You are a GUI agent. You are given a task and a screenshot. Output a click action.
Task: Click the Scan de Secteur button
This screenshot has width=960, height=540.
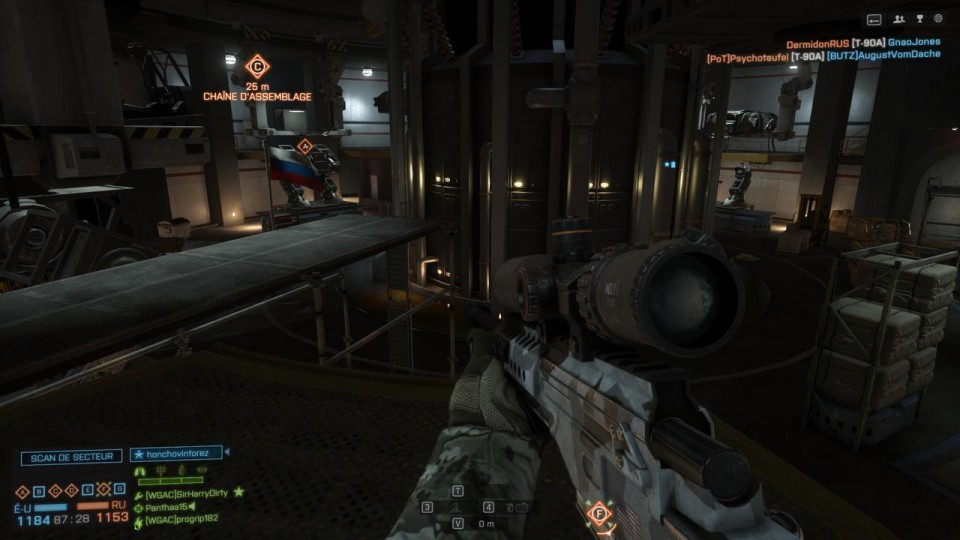[71, 456]
